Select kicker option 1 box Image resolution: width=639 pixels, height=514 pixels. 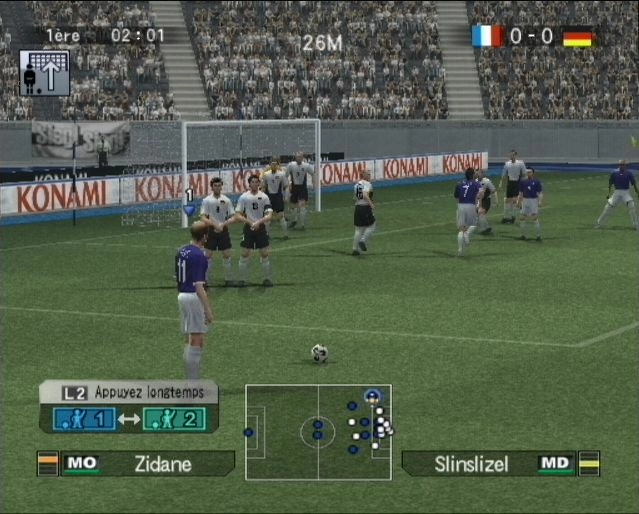(86, 419)
